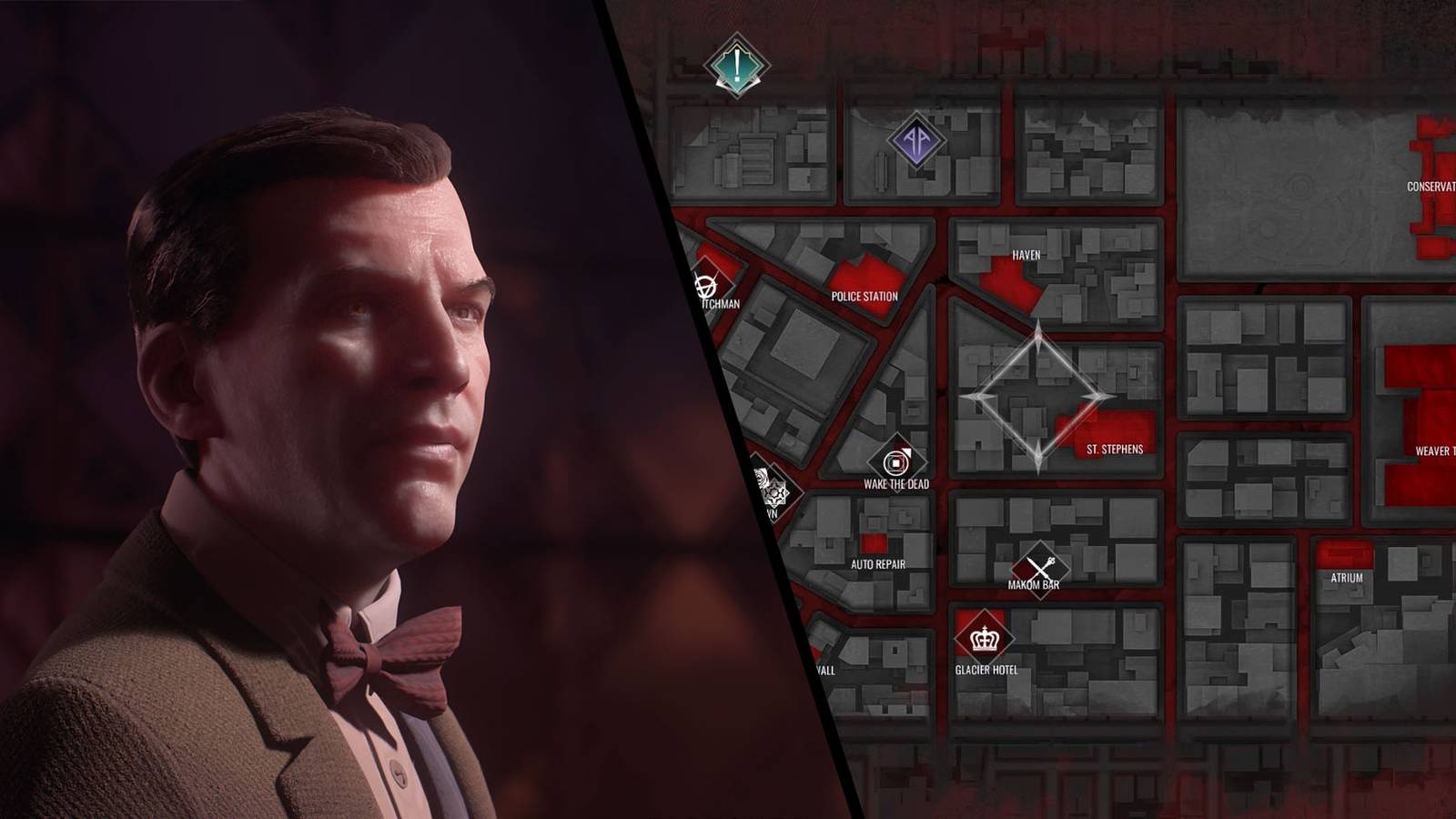
Task: Click the Haven location label
Action: 1026,256
